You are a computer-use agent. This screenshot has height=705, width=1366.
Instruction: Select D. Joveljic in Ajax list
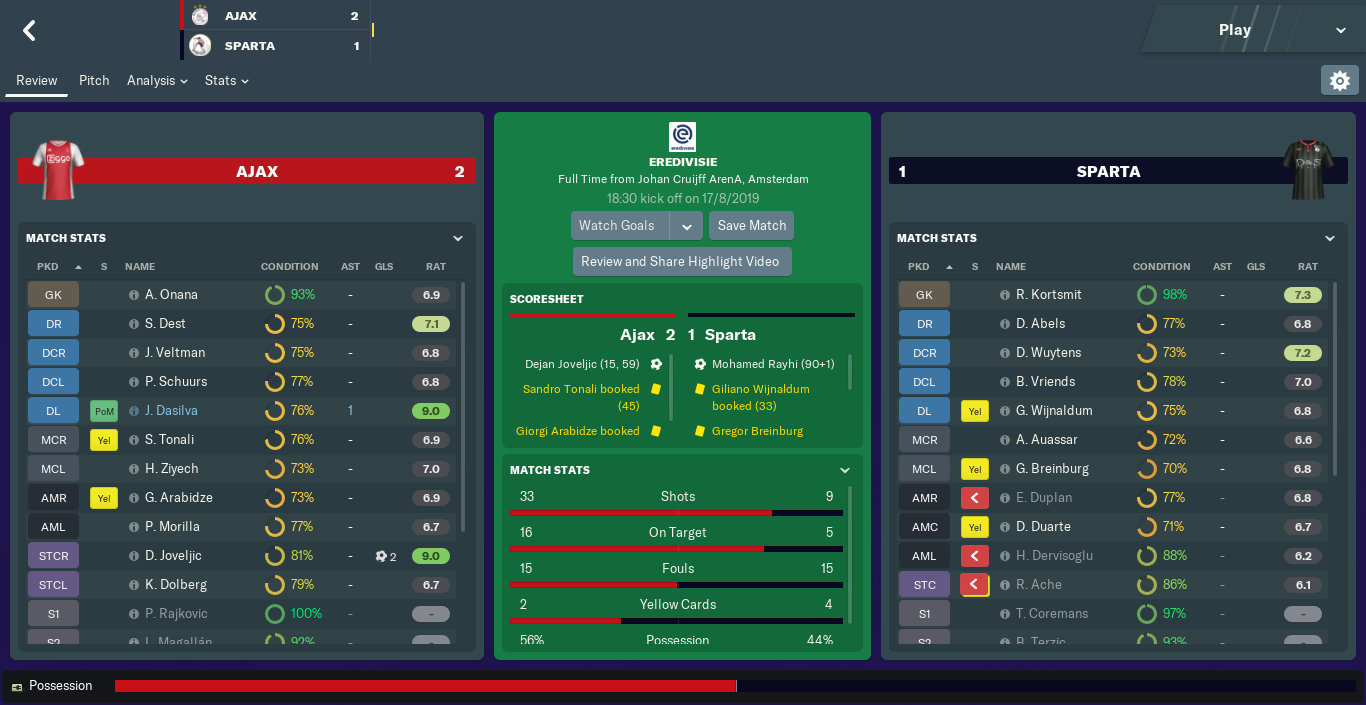pos(173,555)
